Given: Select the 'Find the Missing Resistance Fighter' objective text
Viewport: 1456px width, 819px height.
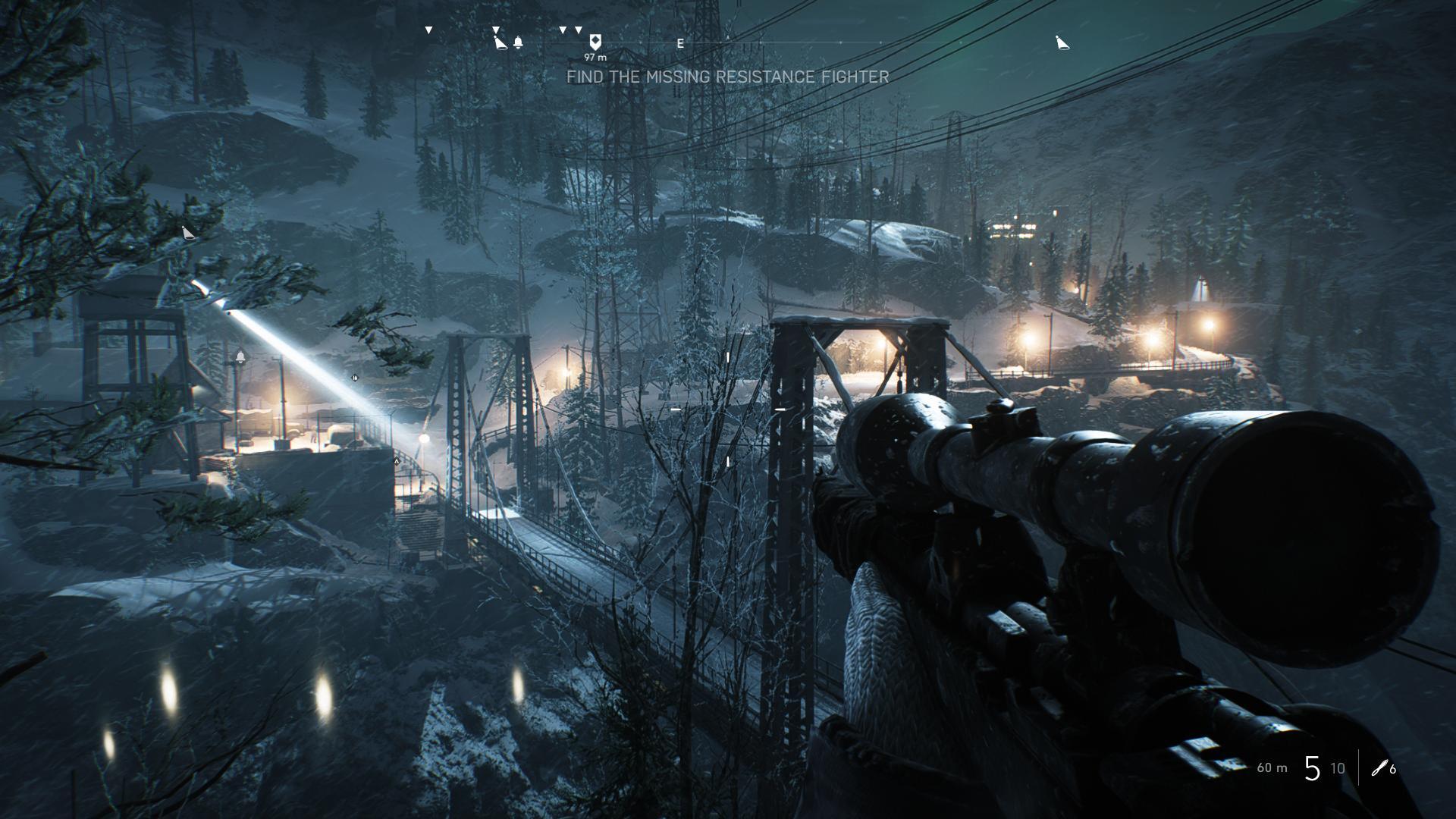Looking at the screenshot, I should pyautogui.click(x=727, y=77).
